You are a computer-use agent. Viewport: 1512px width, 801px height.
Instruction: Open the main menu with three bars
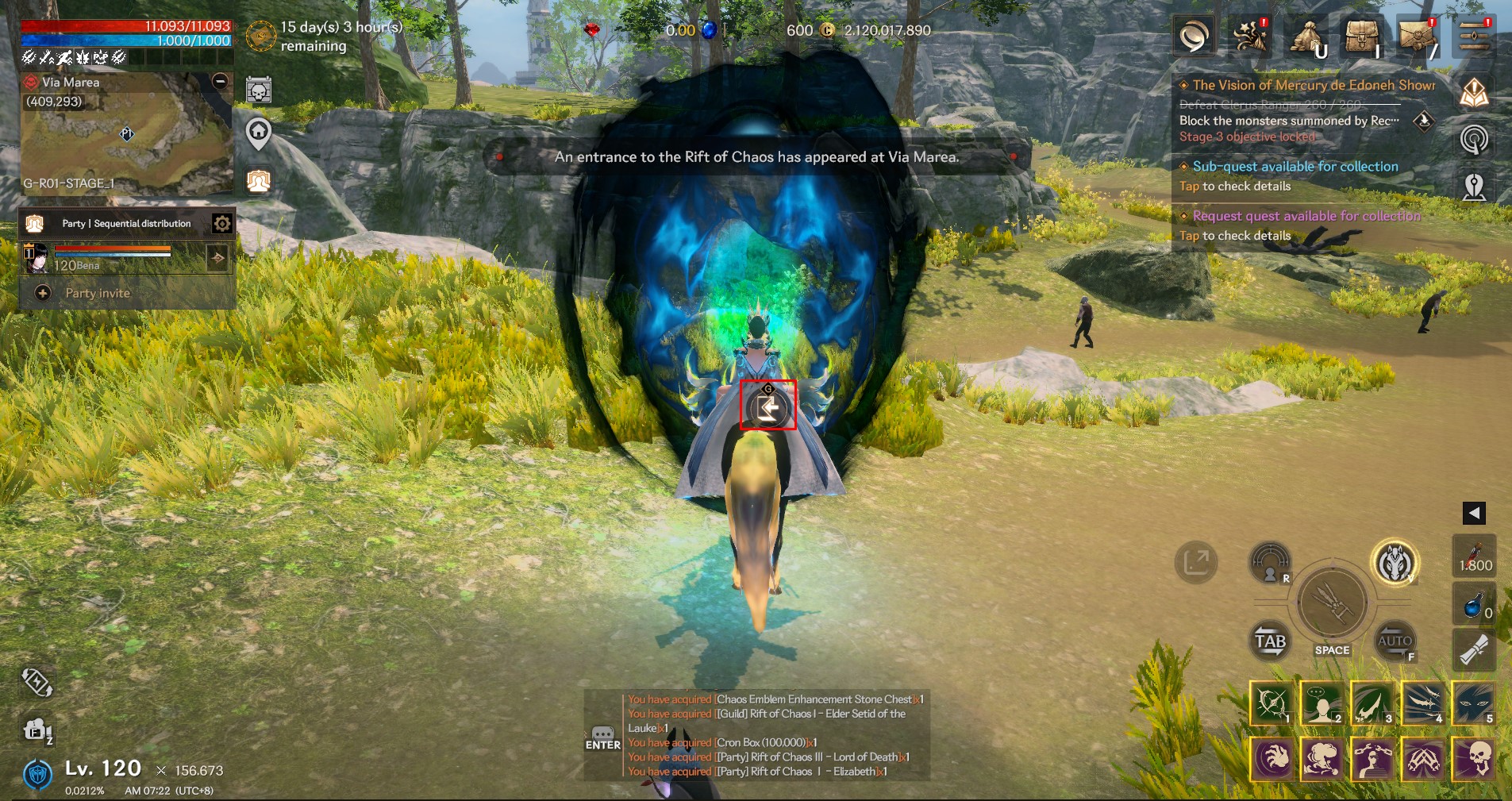[x=1473, y=37]
